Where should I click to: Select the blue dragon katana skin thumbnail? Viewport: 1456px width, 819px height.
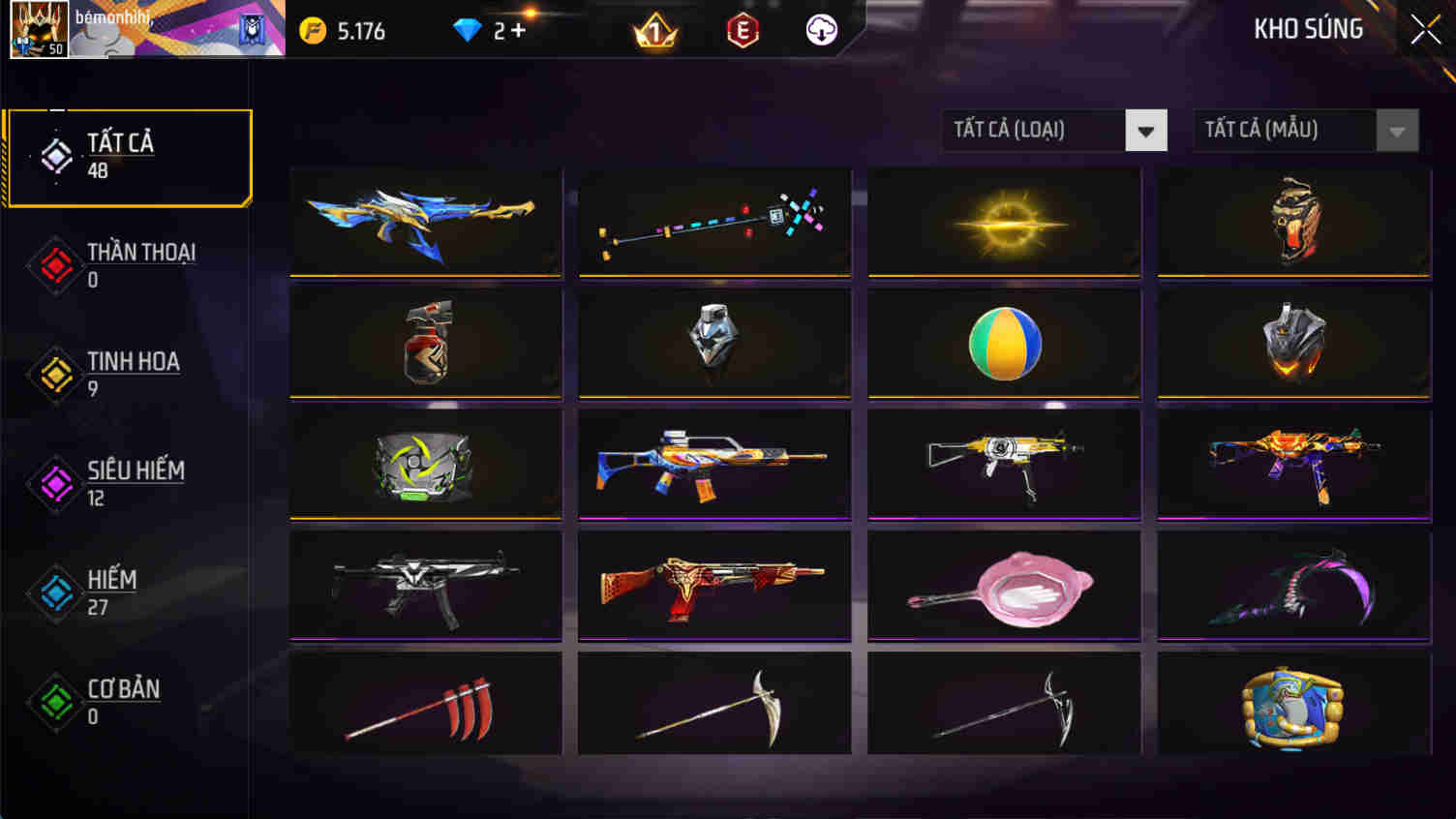(426, 221)
